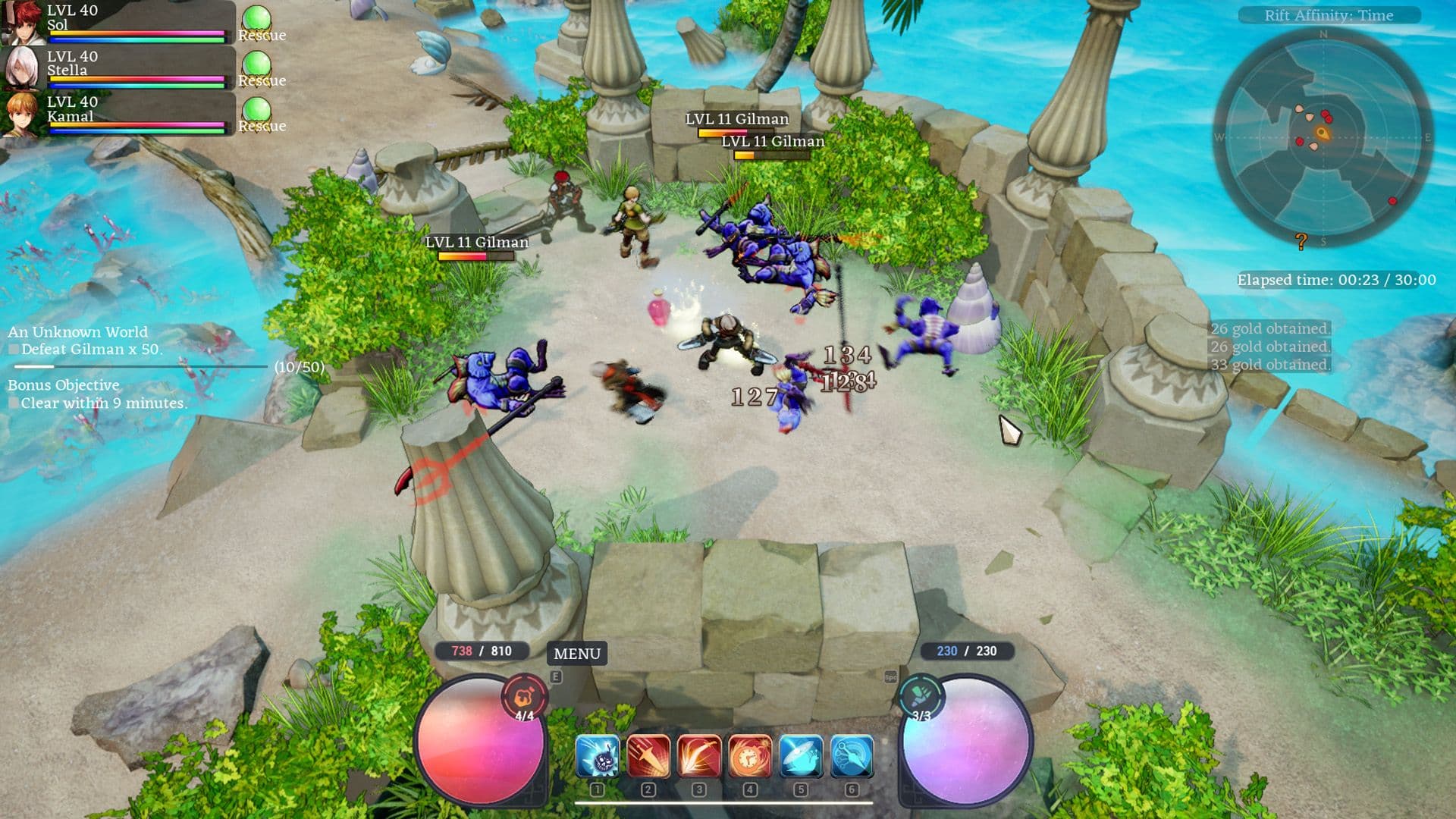This screenshot has width=1456, height=819.
Task: Use the health potion icon
Action: 524,696
